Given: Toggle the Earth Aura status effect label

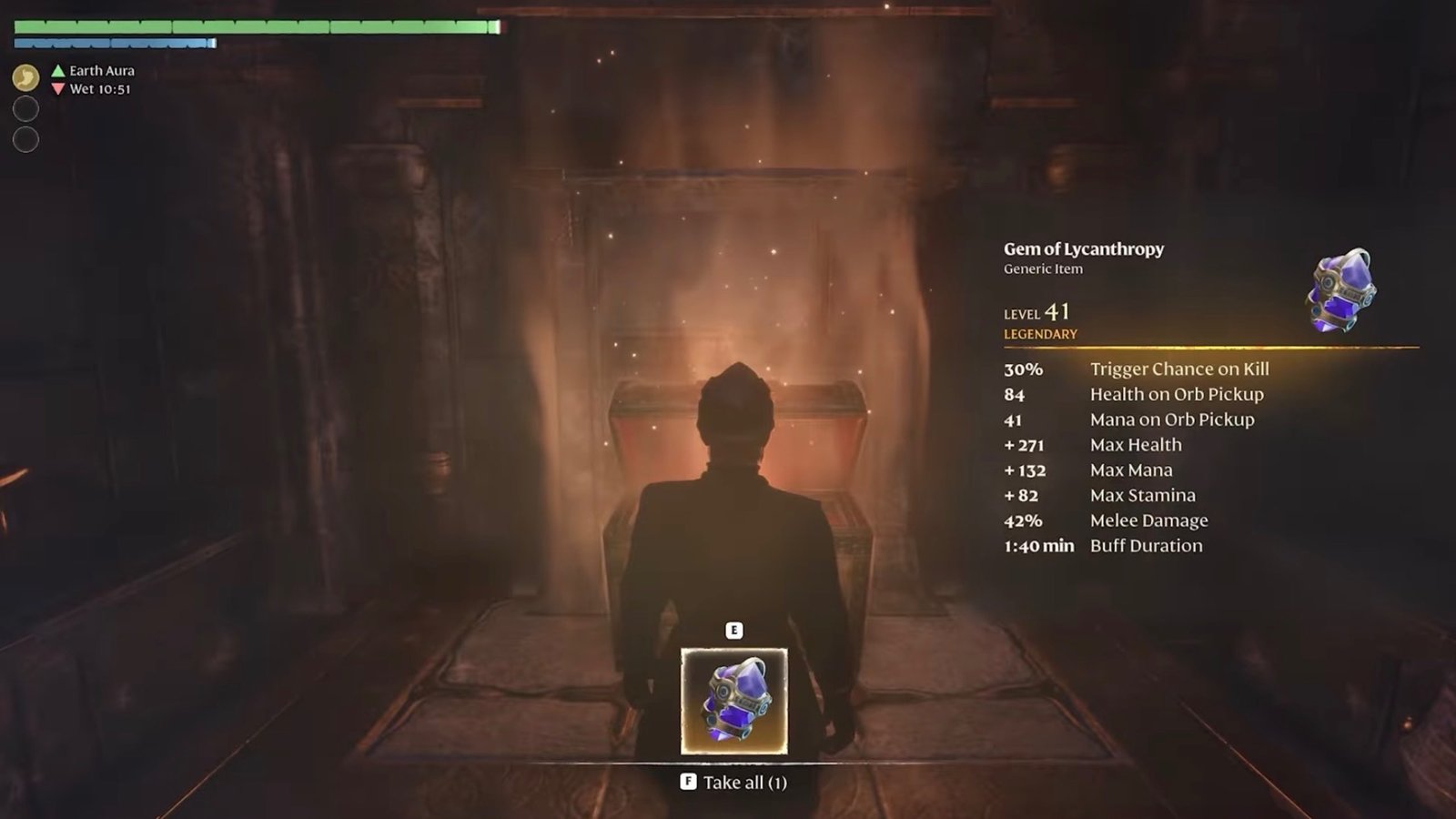Looking at the screenshot, I should (x=106, y=68).
